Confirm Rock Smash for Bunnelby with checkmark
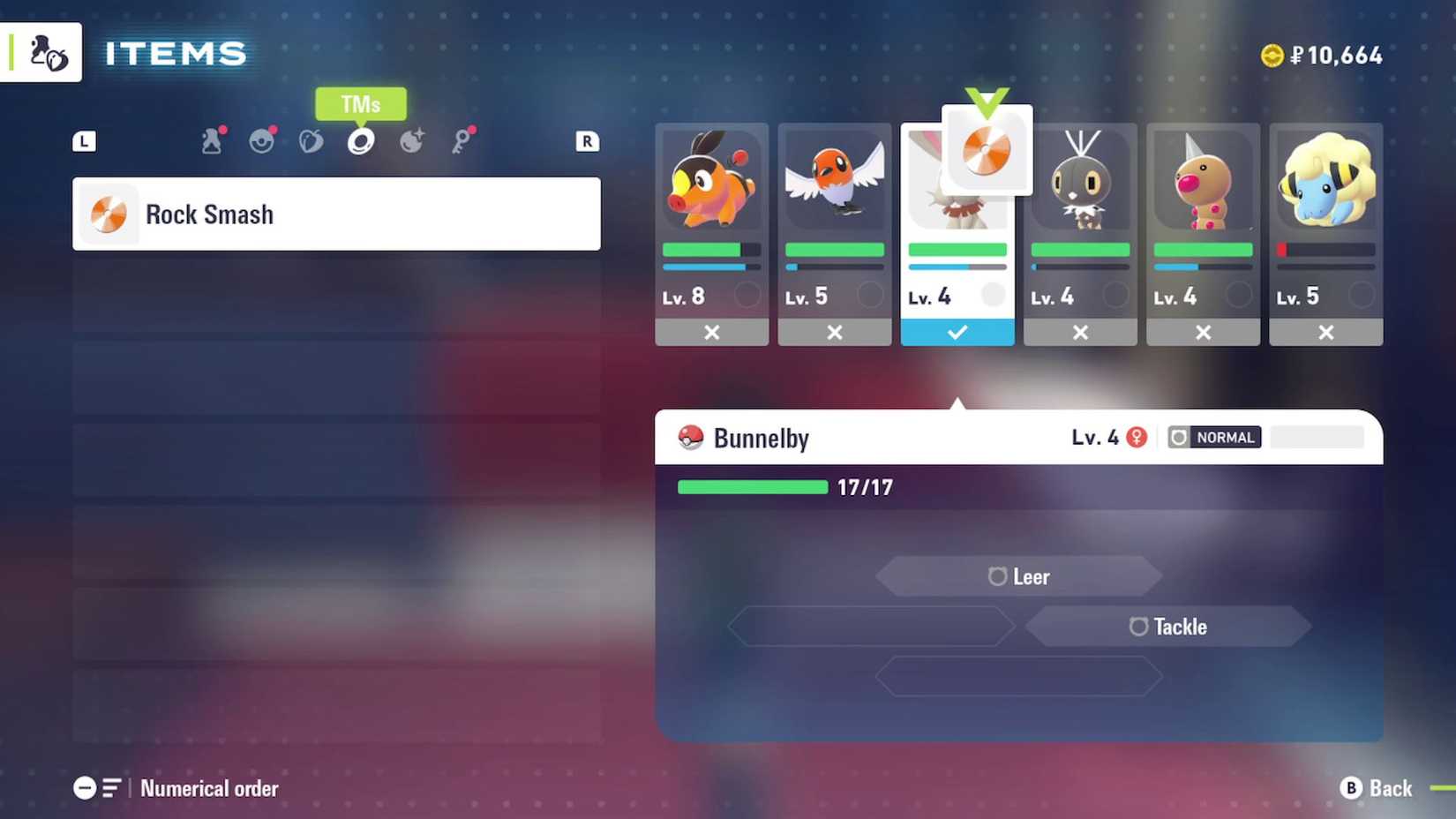Image resolution: width=1456 pixels, height=819 pixels. click(957, 333)
